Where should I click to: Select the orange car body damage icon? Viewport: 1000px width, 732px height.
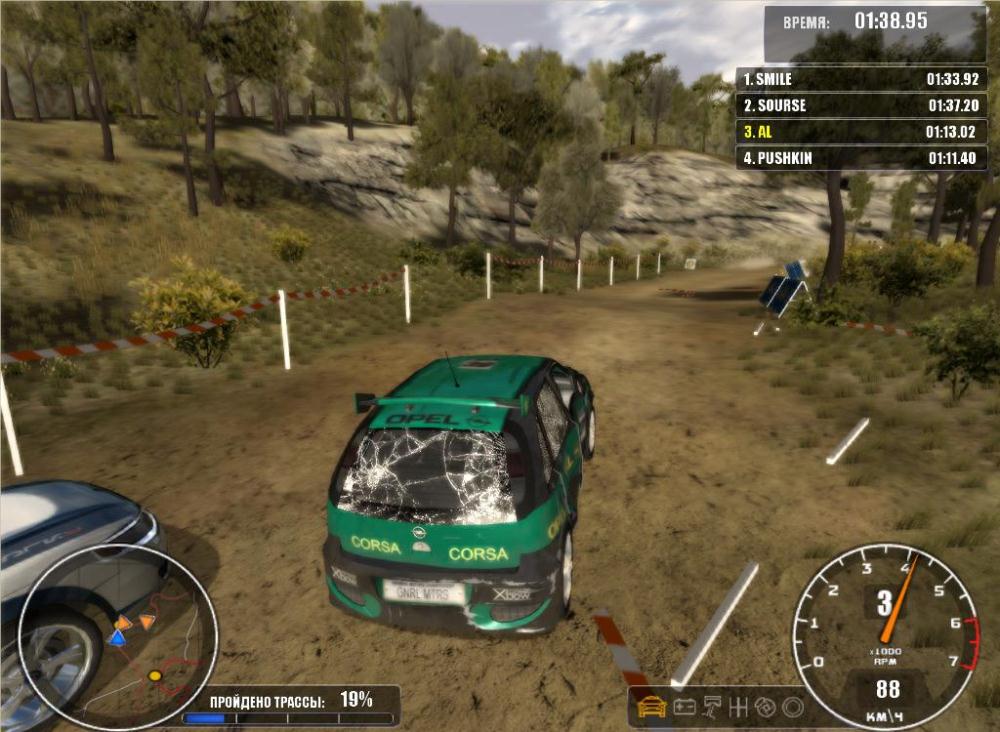click(x=652, y=706)
